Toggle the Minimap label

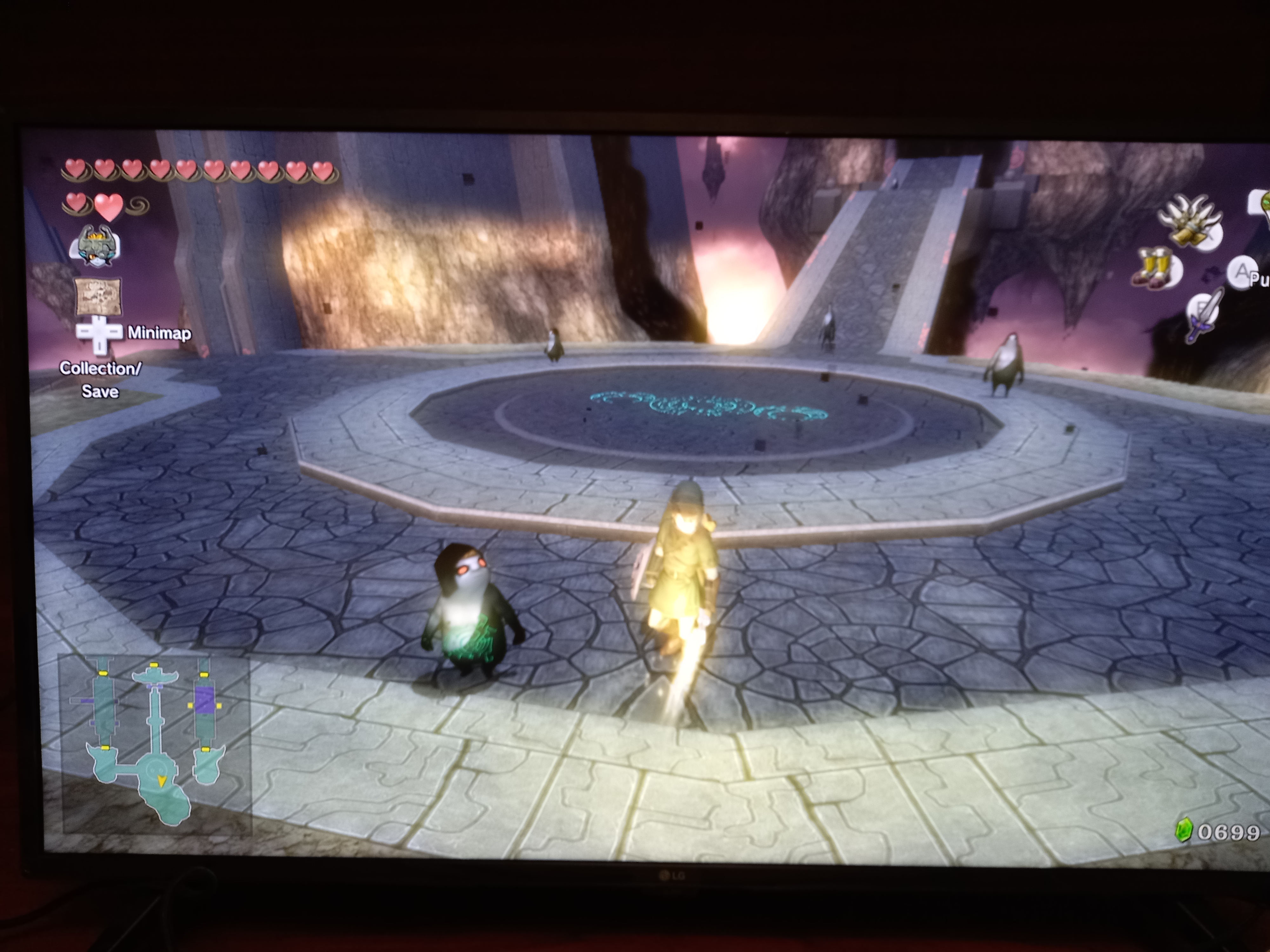click(159, 333)
